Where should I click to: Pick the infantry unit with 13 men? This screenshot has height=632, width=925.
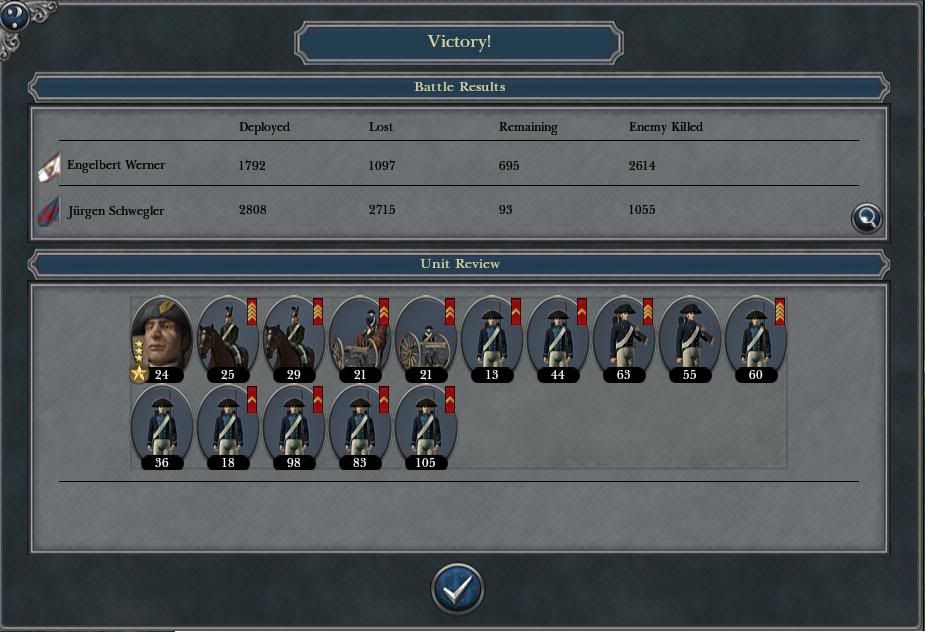point(491,335)
